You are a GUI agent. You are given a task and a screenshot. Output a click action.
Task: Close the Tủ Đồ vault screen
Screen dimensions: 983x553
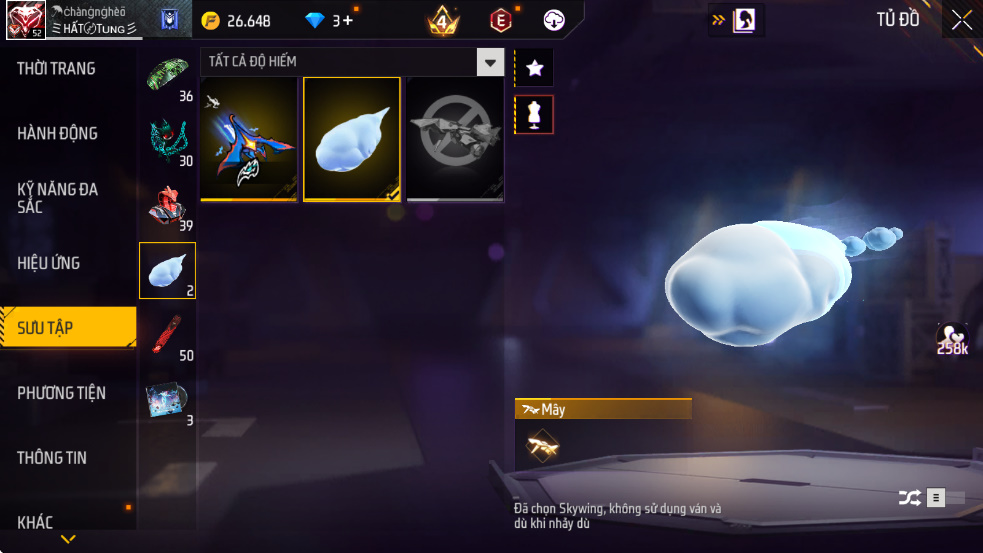(x=961, y=20)
